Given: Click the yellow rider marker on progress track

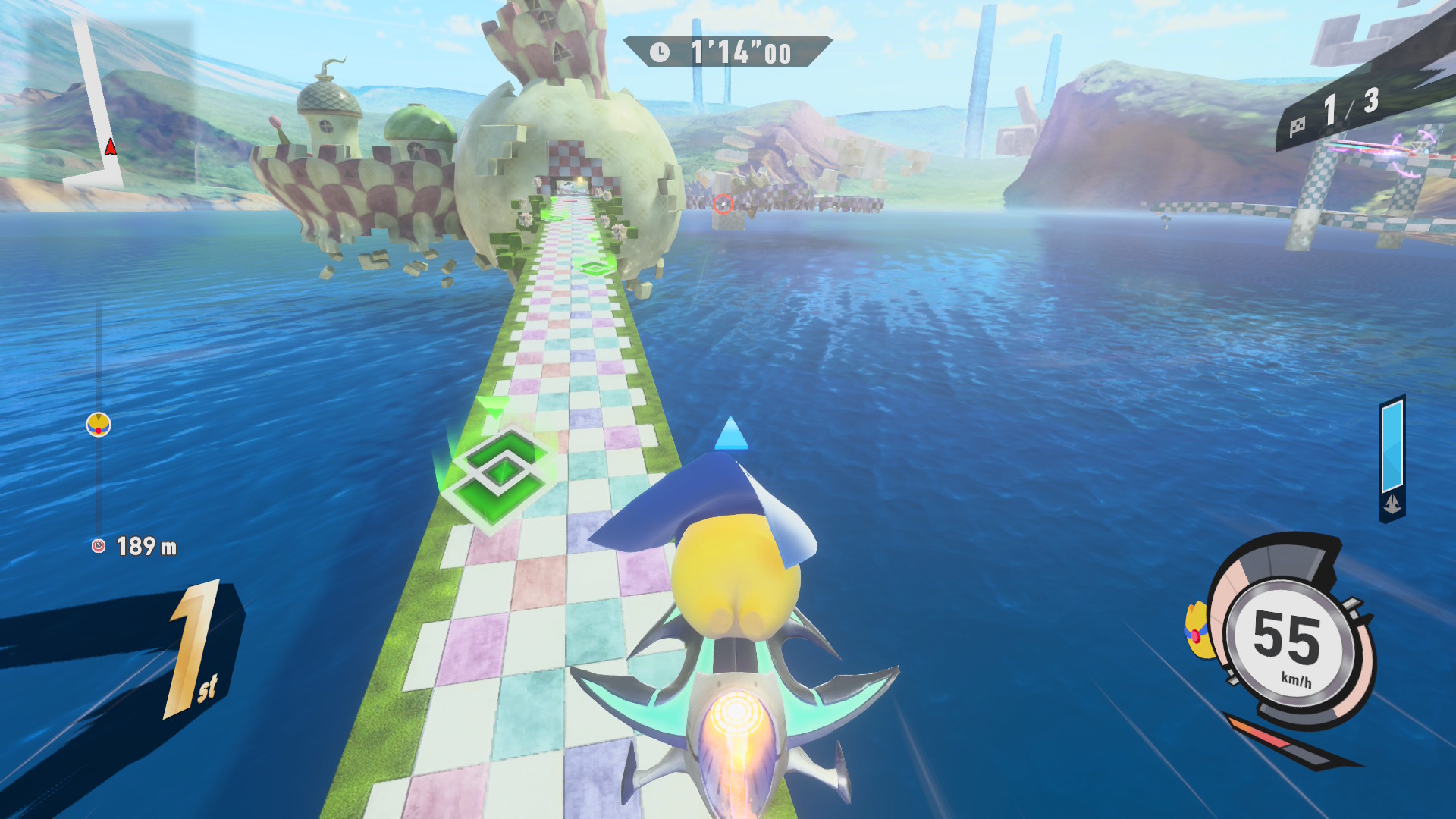Looking at the screenshot, I should tap(99, 425).
